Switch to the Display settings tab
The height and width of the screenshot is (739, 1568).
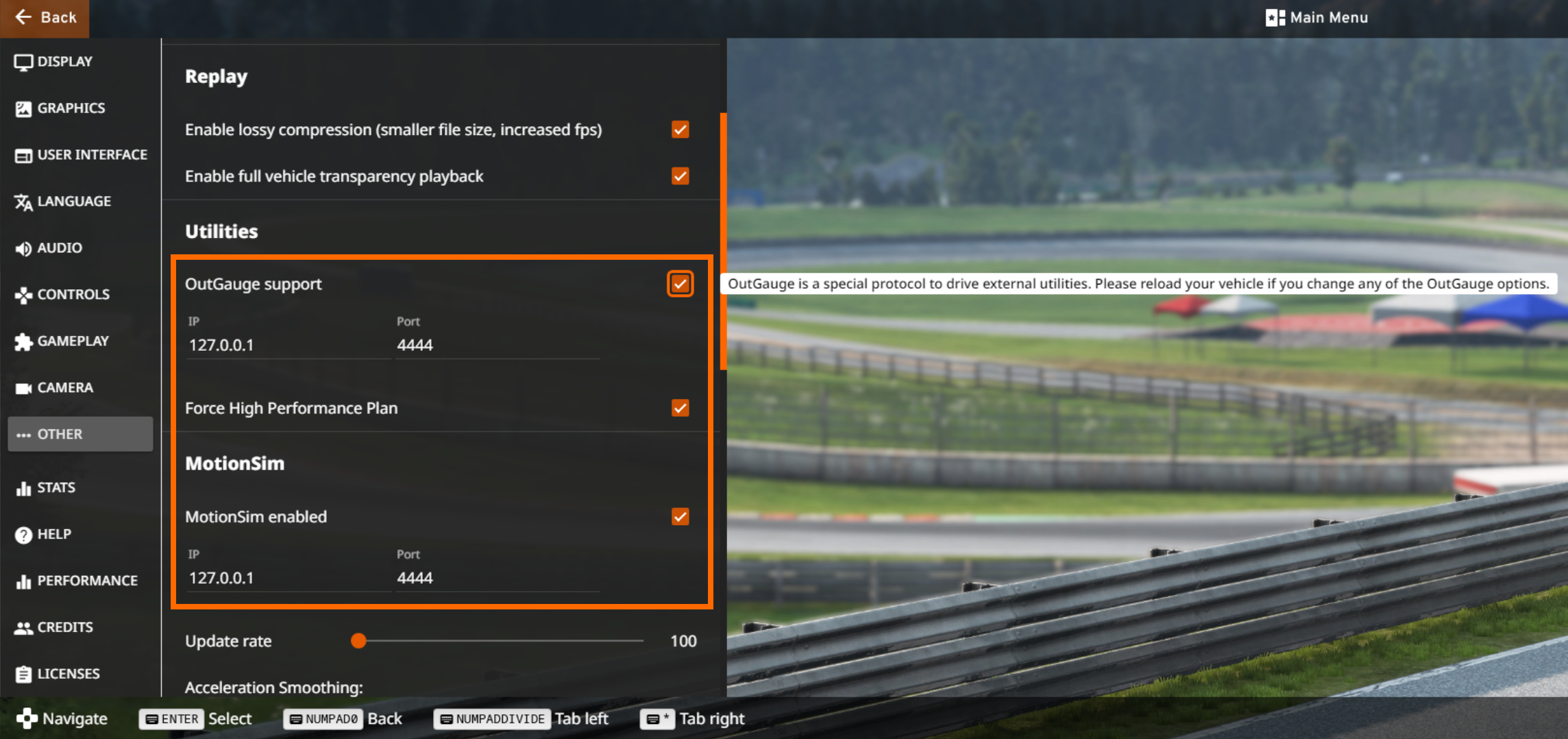click(x=64, y=62)
